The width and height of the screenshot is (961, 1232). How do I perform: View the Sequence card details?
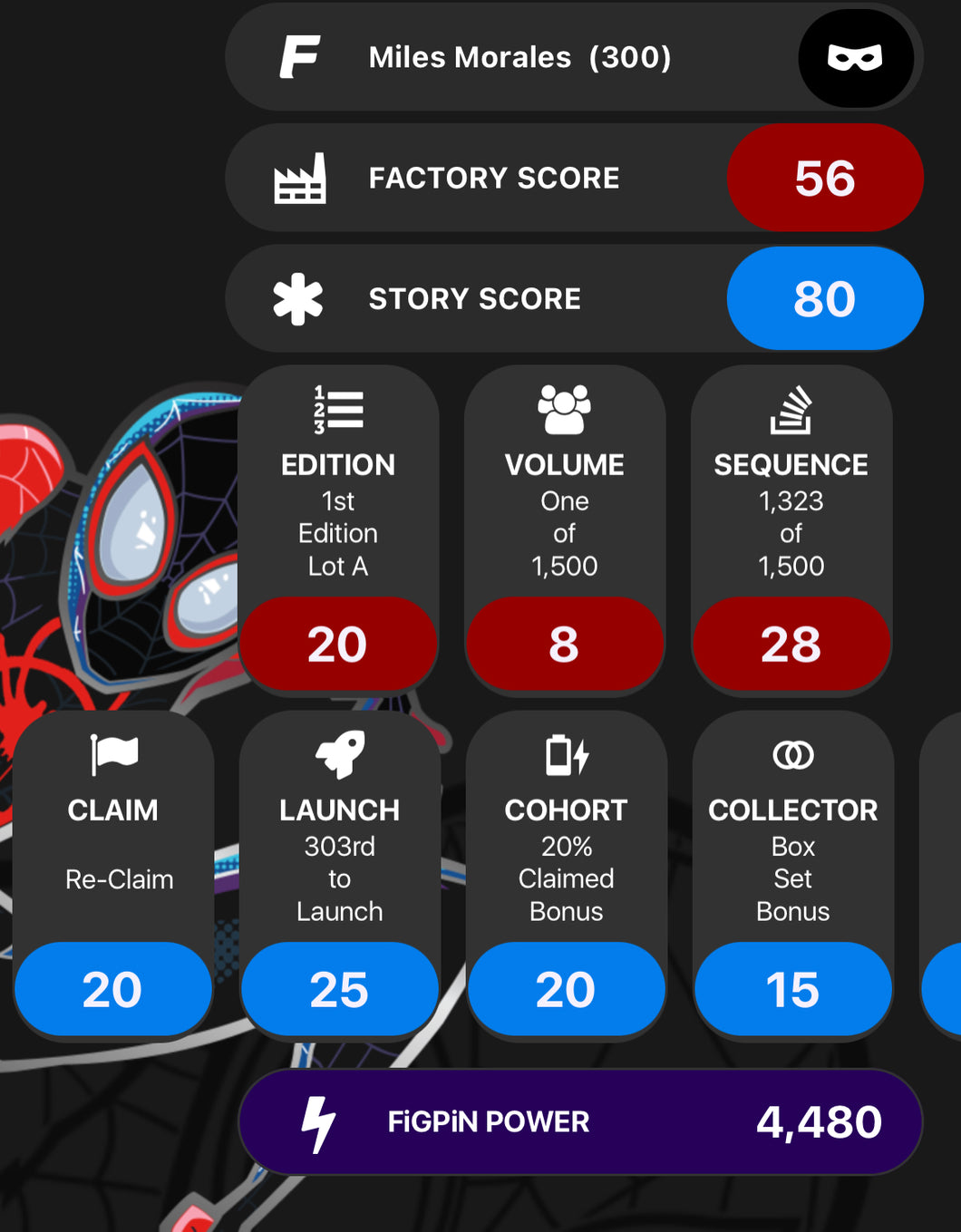pos(791,529)
